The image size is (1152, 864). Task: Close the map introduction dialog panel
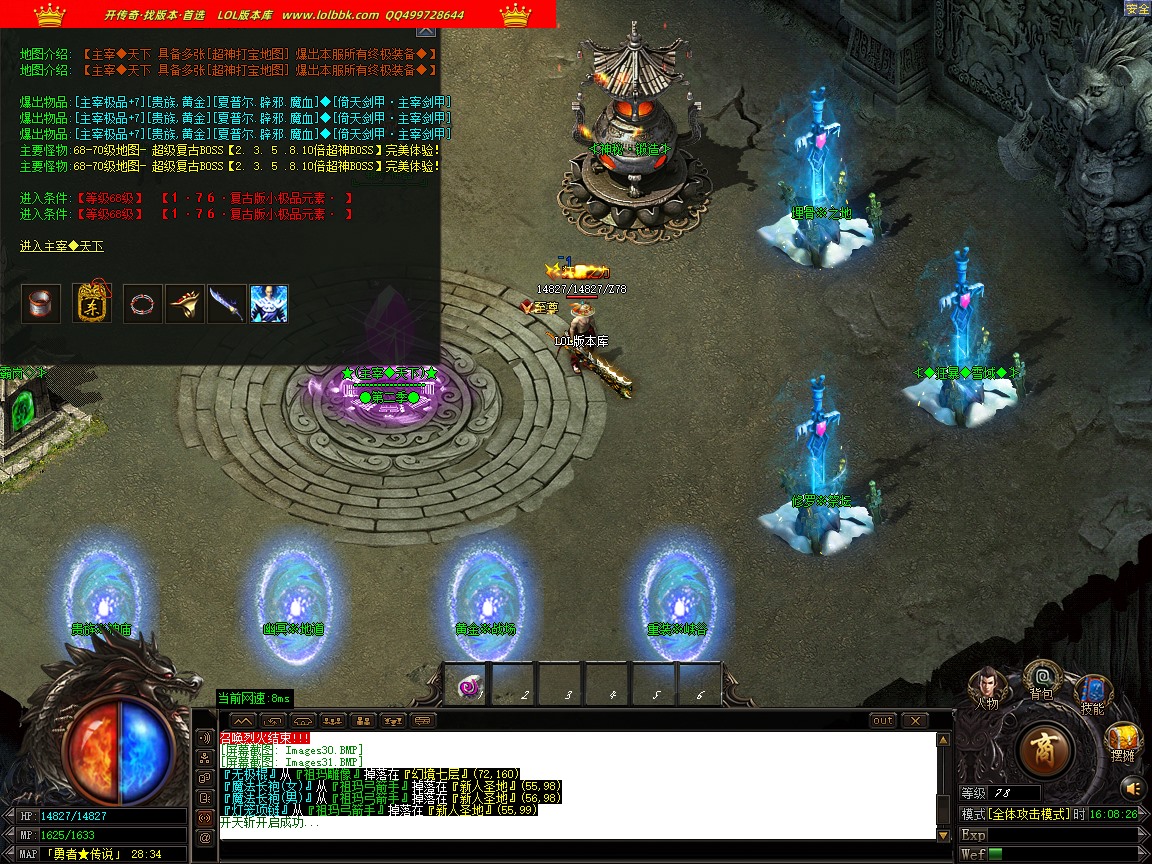click(x=426, y=31)
